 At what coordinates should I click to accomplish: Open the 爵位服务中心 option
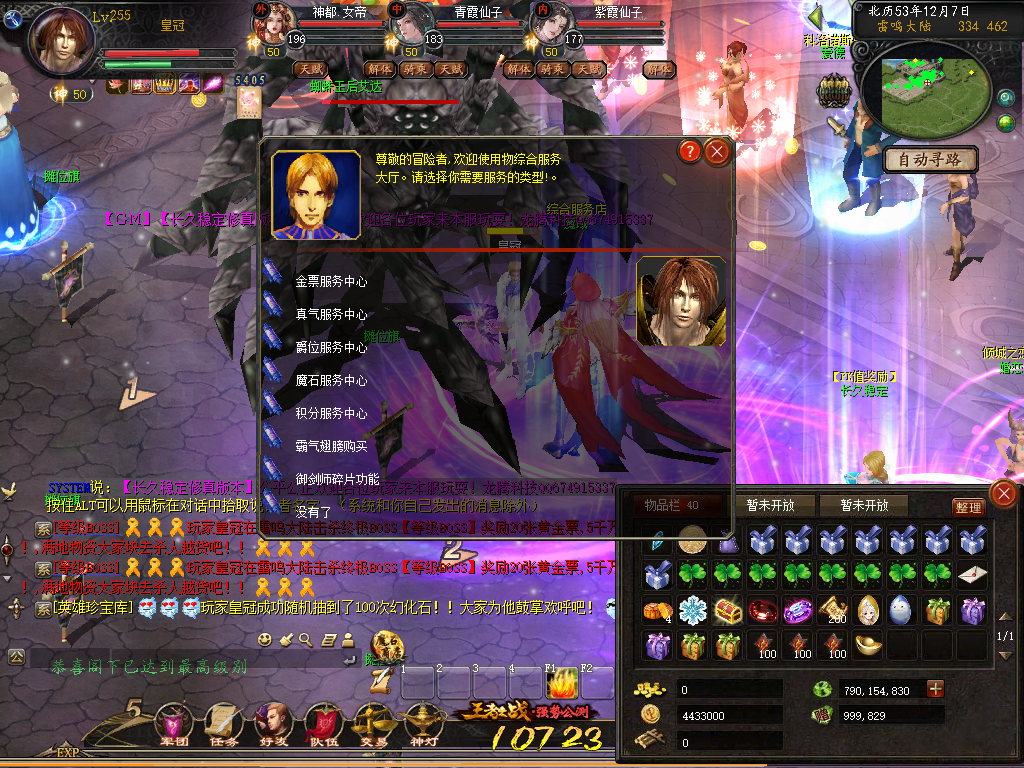pos(330,348)
